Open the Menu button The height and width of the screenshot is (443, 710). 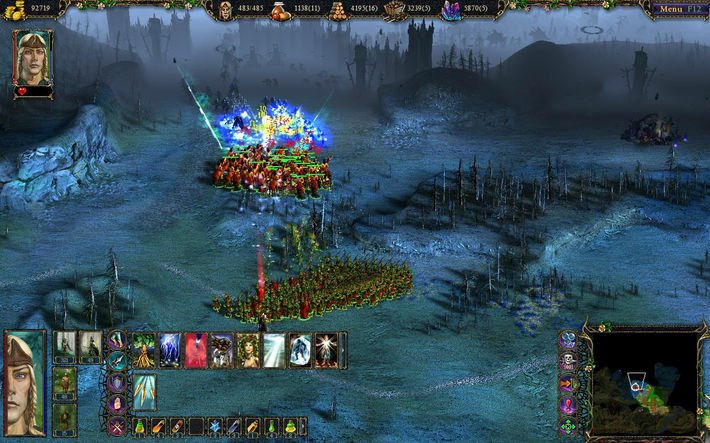click(675, 9)
